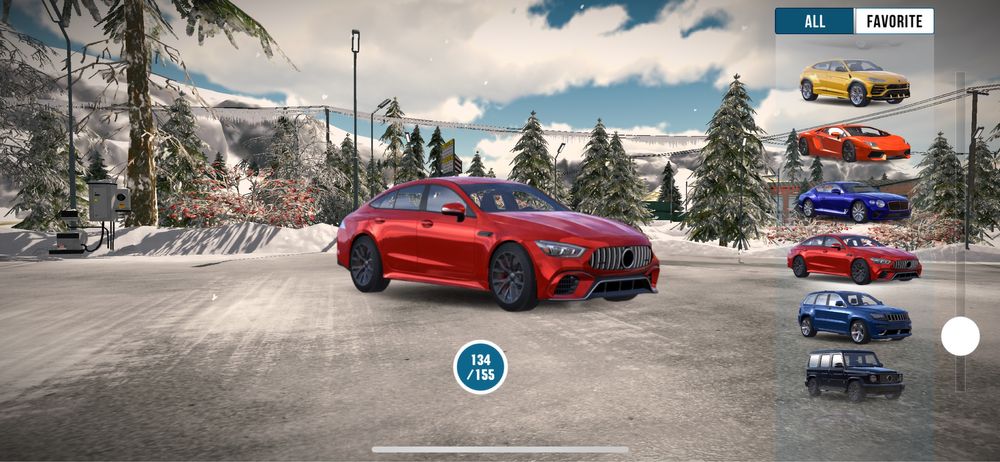Select the red sedan thumbnail
This screenshot has height=462, width=1000.
coord(854,259)
